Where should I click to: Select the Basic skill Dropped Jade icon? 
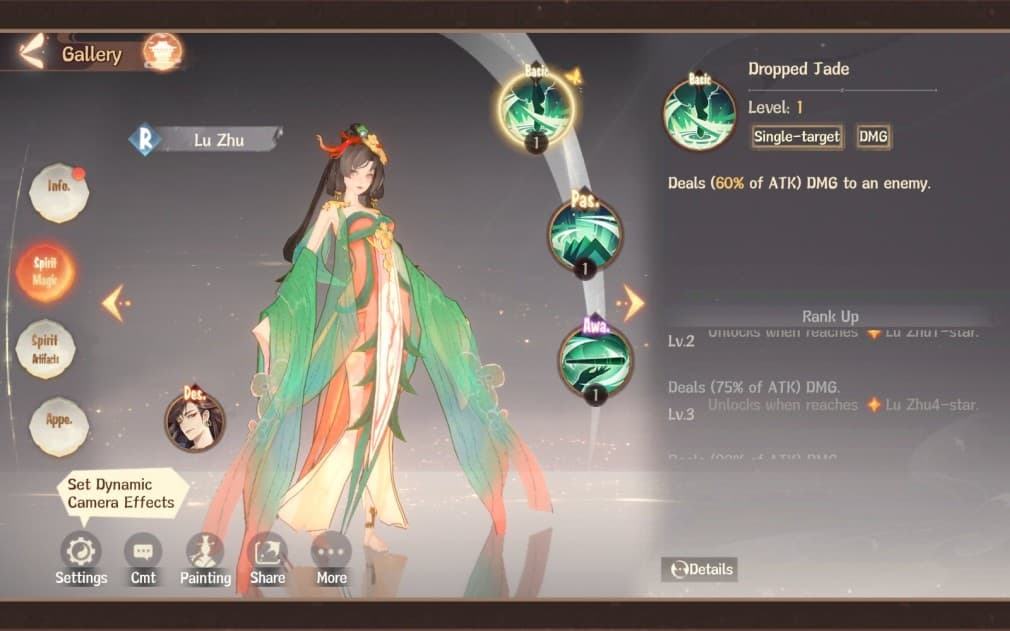point(537,110)
